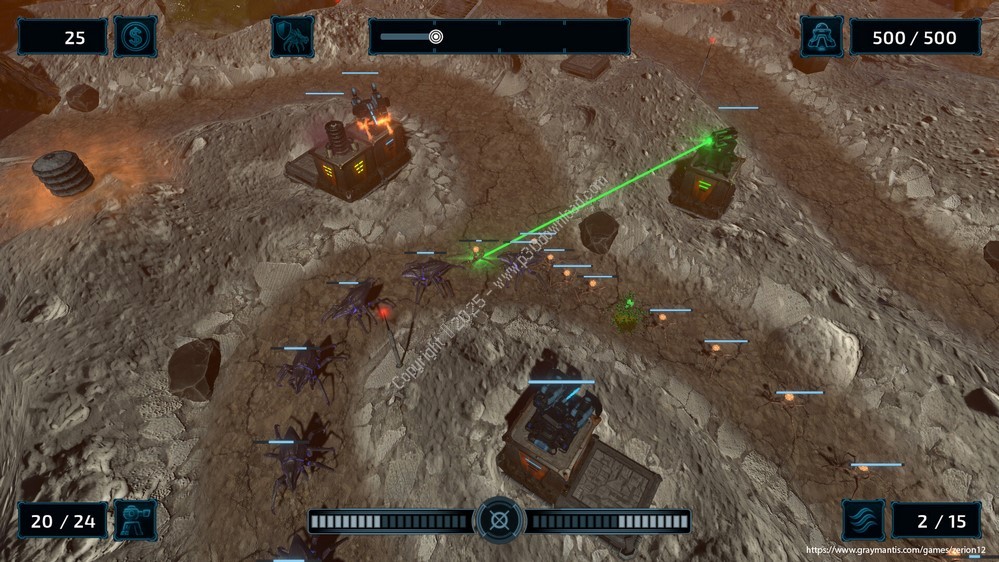Select the base health building icon

(x=821, y=37)
